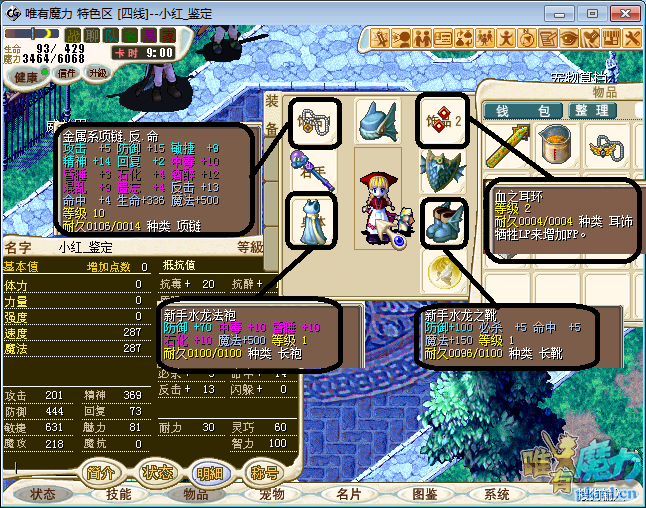646x508 pixels.
Task: Open the 图鉴 (Album) bottom menu
Action: pyautogui.click(x=424, y=494)
